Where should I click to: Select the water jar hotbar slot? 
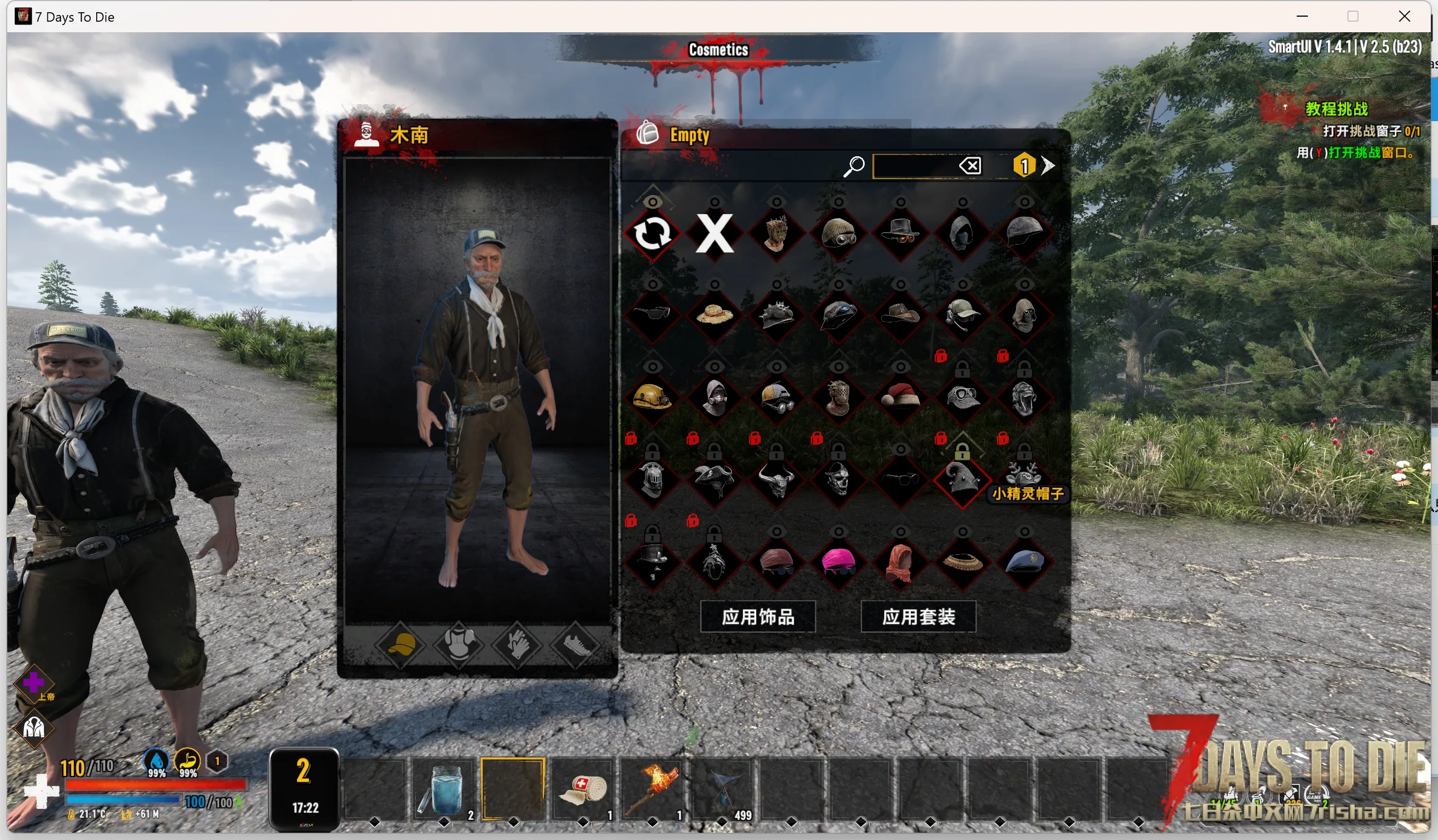tap(443, 789)
